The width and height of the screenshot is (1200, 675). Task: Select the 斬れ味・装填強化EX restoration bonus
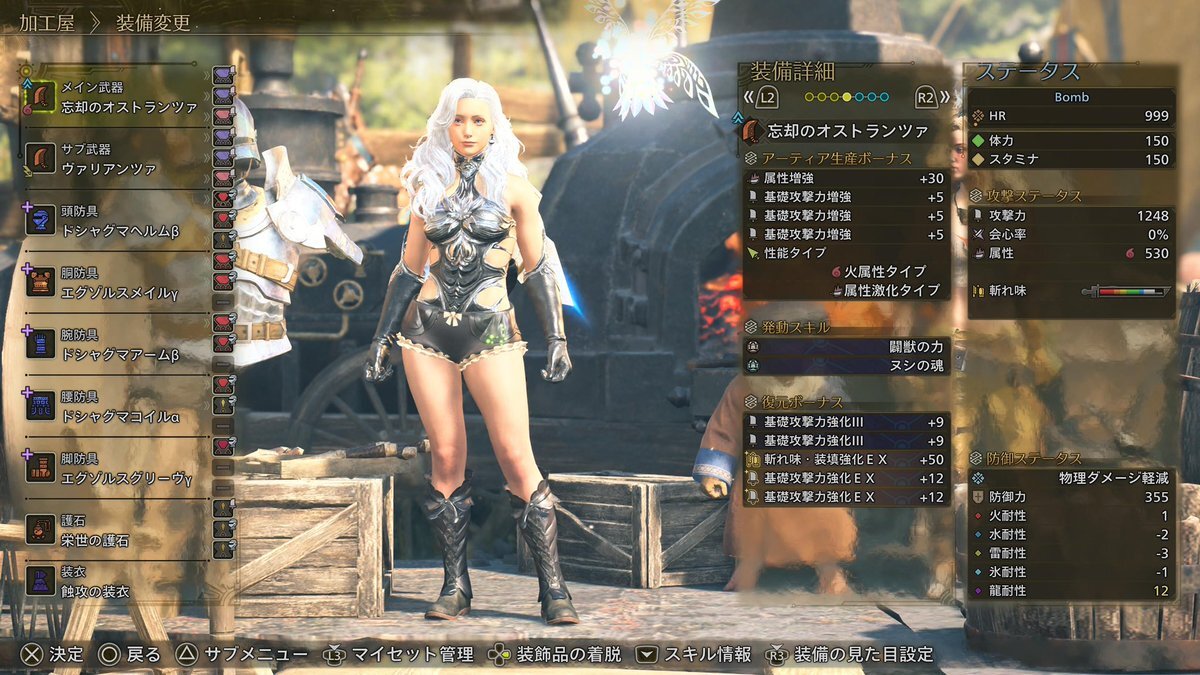tap(846, 459)
